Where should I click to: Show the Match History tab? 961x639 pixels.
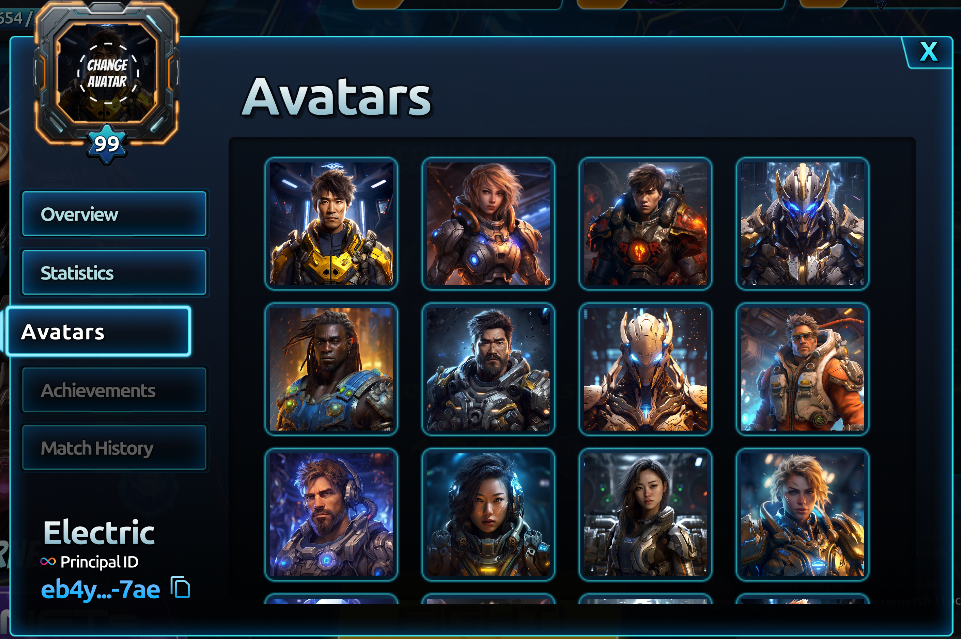[114, 448]
